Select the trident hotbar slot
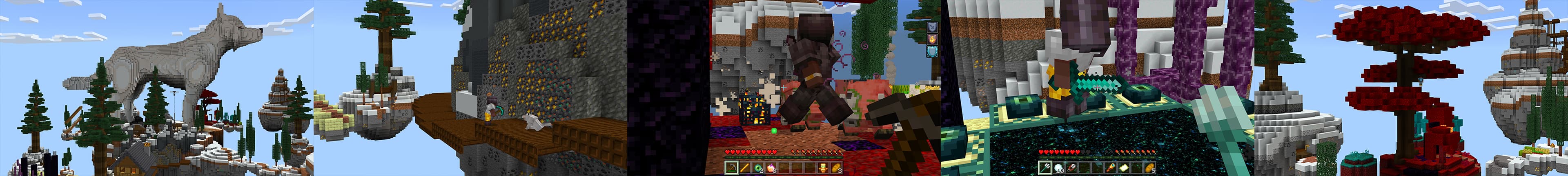The image size is (1568, 176). coord(1045,168)
